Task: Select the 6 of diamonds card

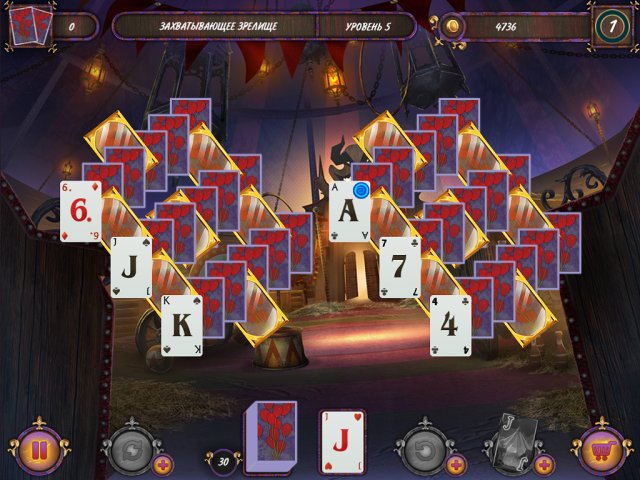Action: tap(80, 212)
